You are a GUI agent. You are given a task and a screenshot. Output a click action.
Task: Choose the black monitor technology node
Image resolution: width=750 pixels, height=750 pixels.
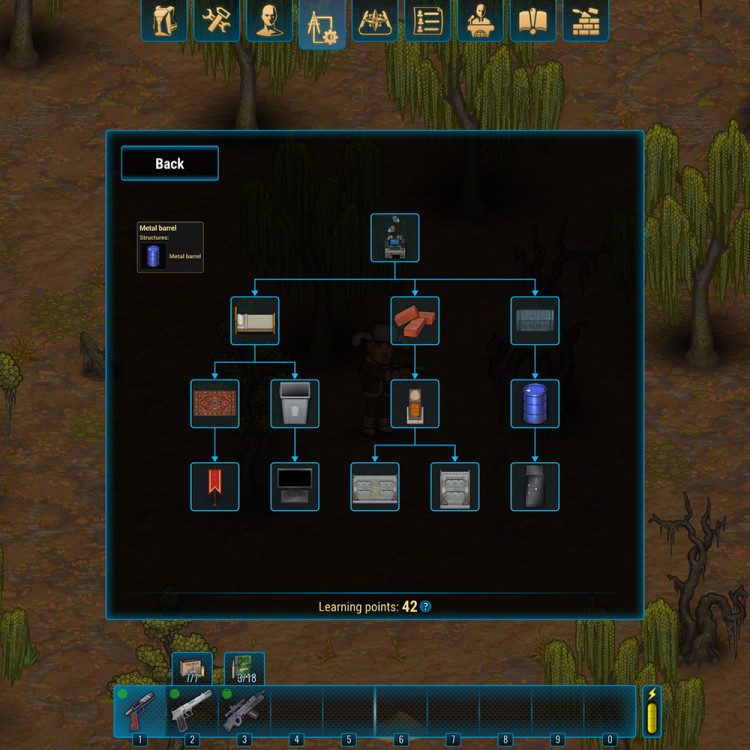295,487
